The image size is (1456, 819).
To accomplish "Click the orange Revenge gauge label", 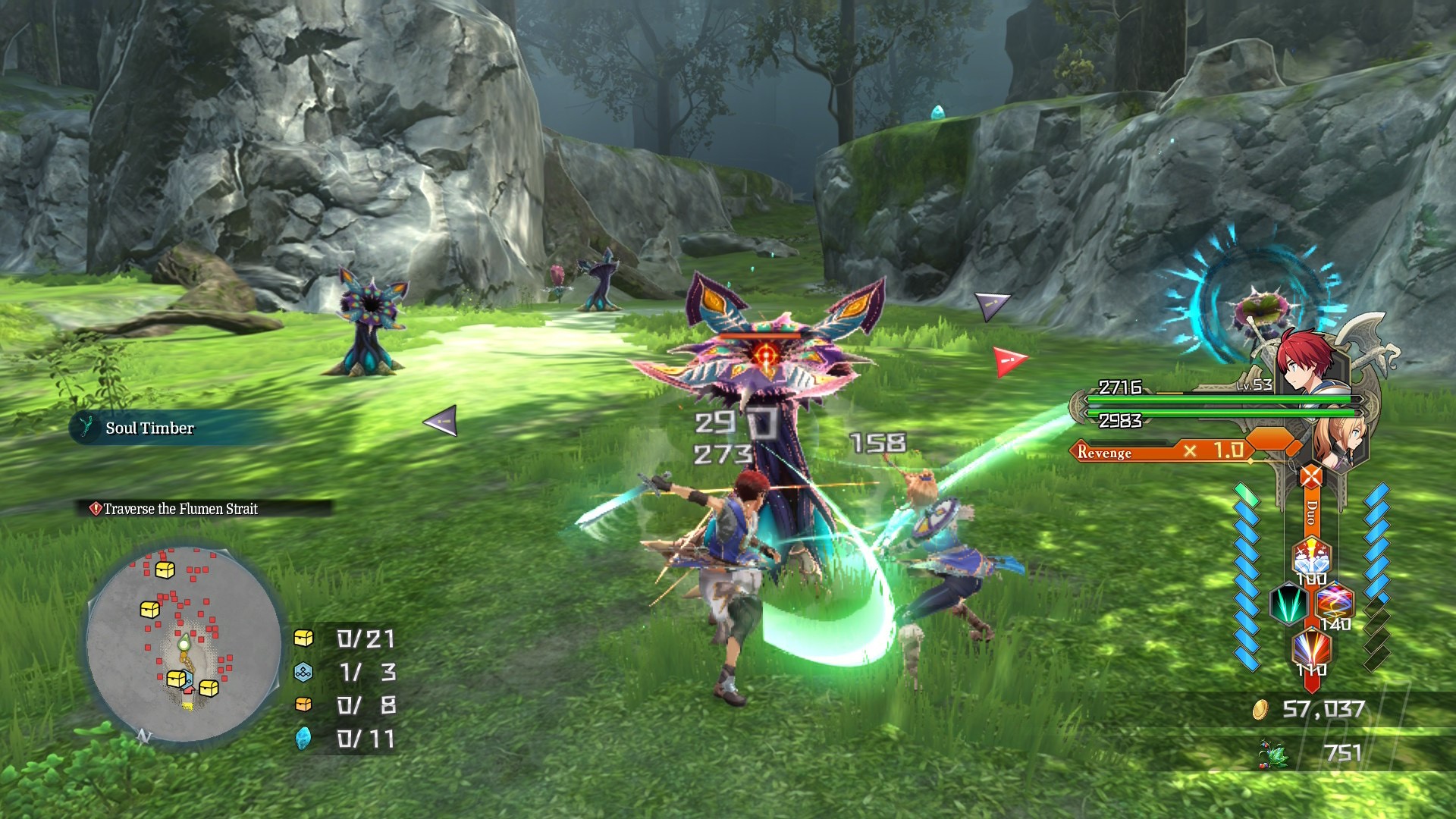I will (x=1104, y=453).
